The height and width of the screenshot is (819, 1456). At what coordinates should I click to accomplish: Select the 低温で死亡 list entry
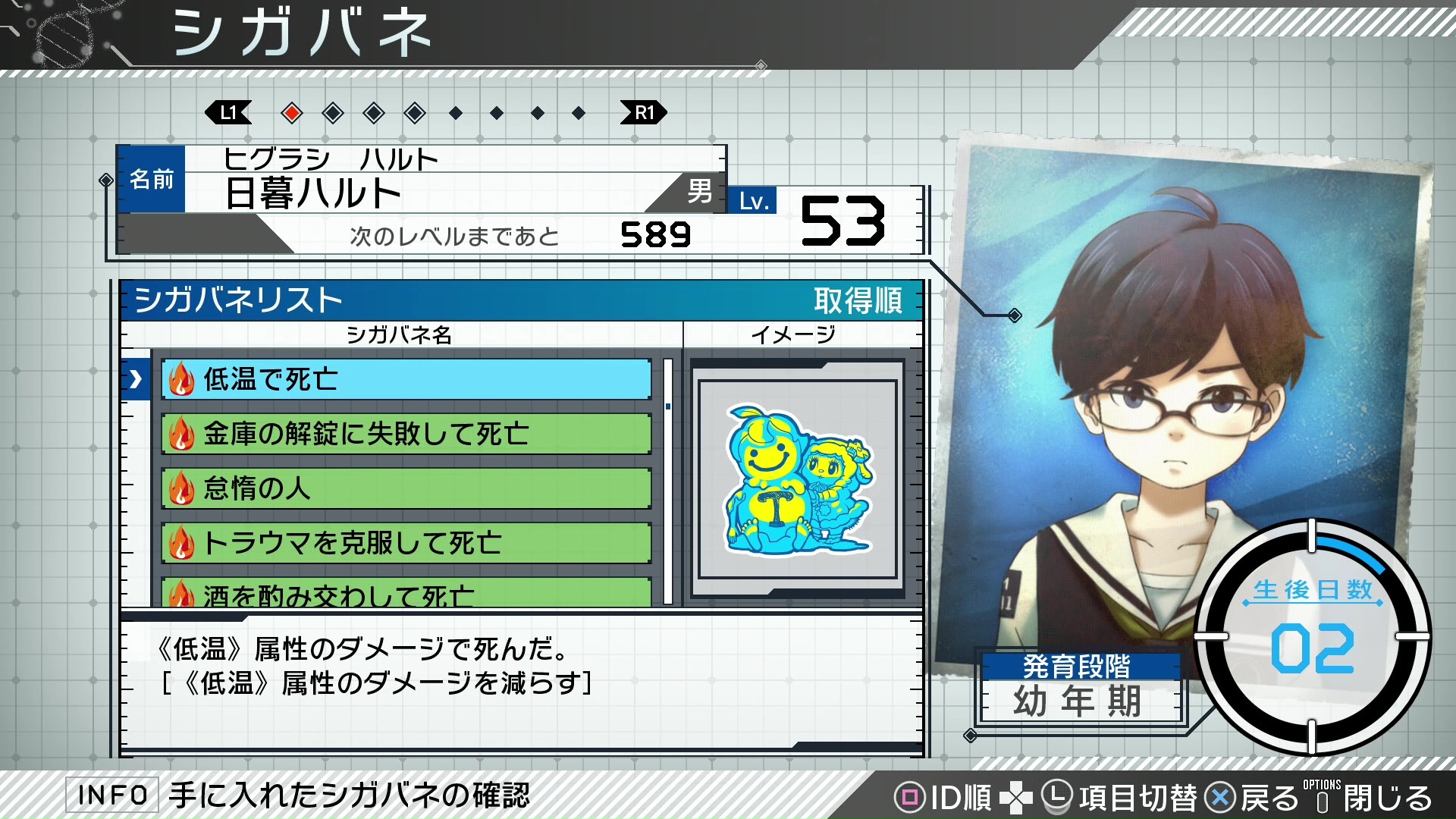(x=406, y=379)
